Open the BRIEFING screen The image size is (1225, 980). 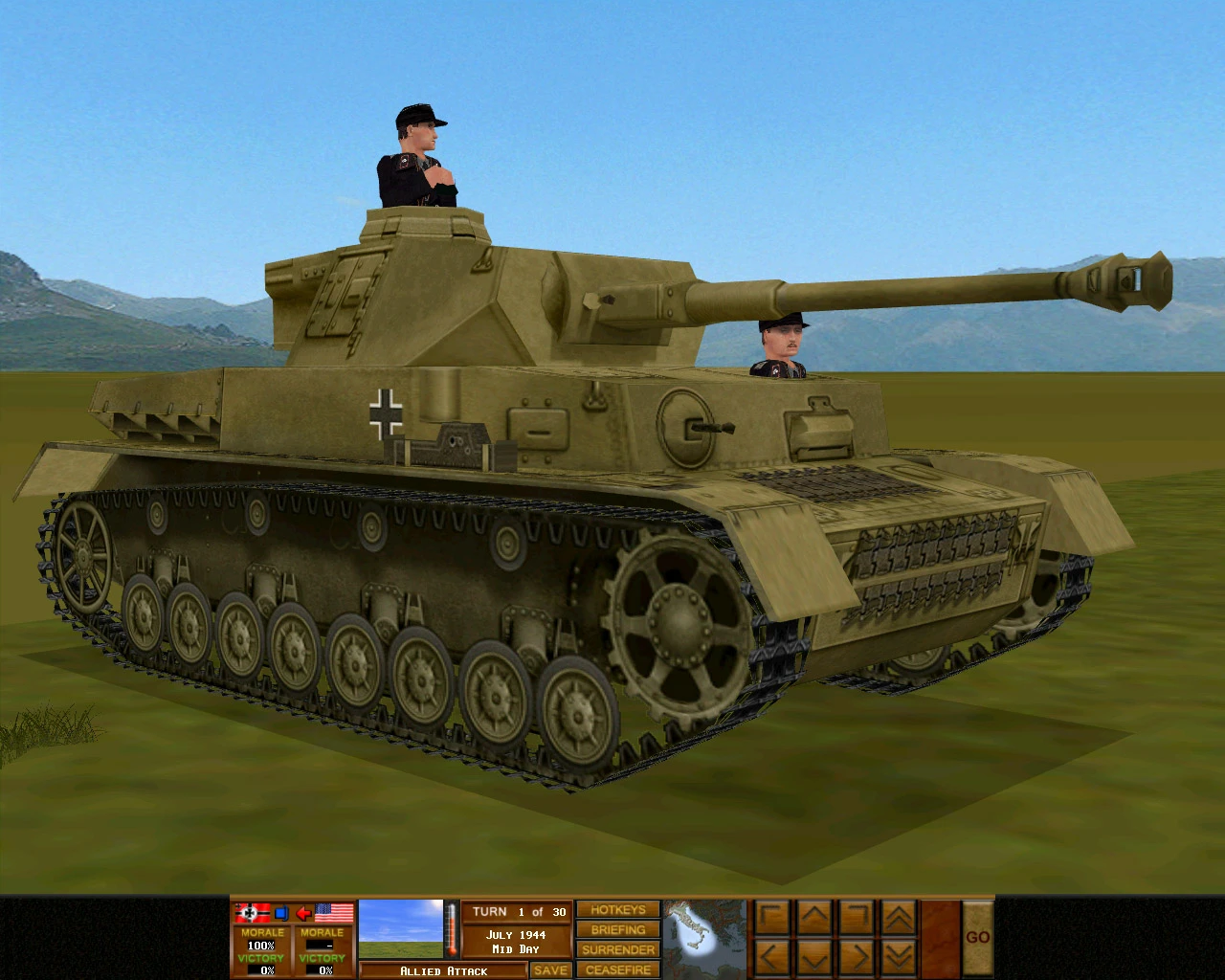617,929
